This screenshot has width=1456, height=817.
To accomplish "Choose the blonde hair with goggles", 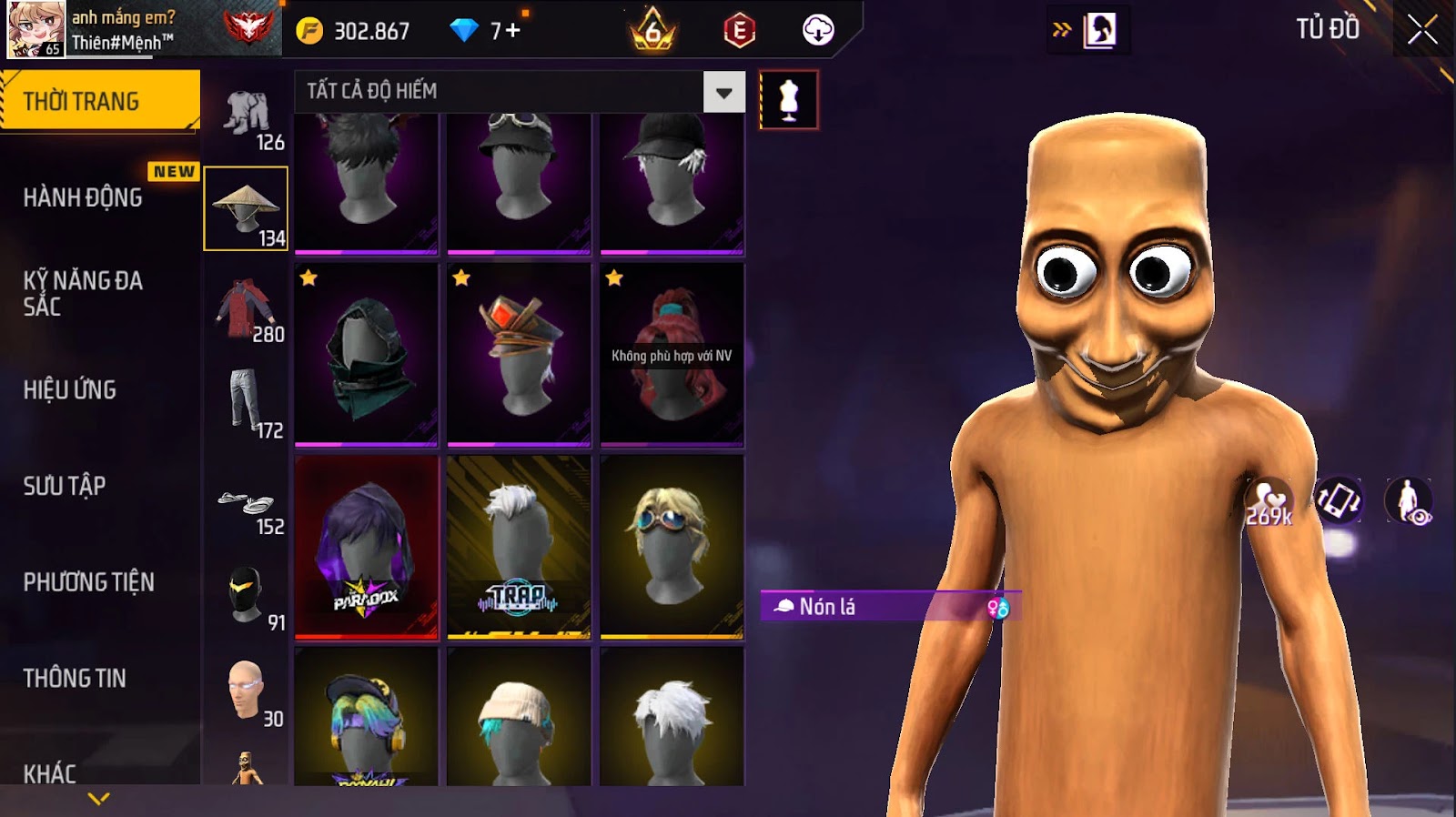I will (x=672, y=547).
